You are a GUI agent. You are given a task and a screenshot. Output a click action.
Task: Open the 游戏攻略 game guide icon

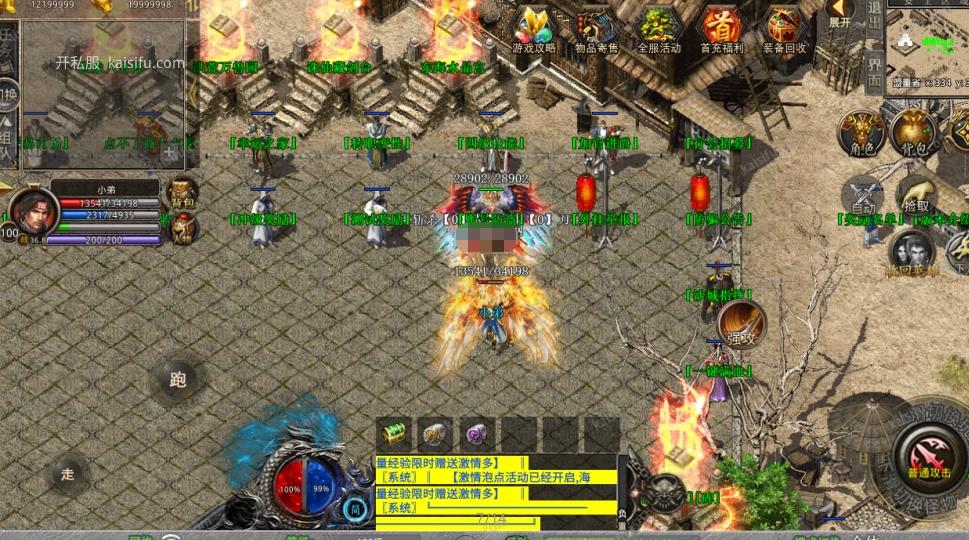pos(533,29)
